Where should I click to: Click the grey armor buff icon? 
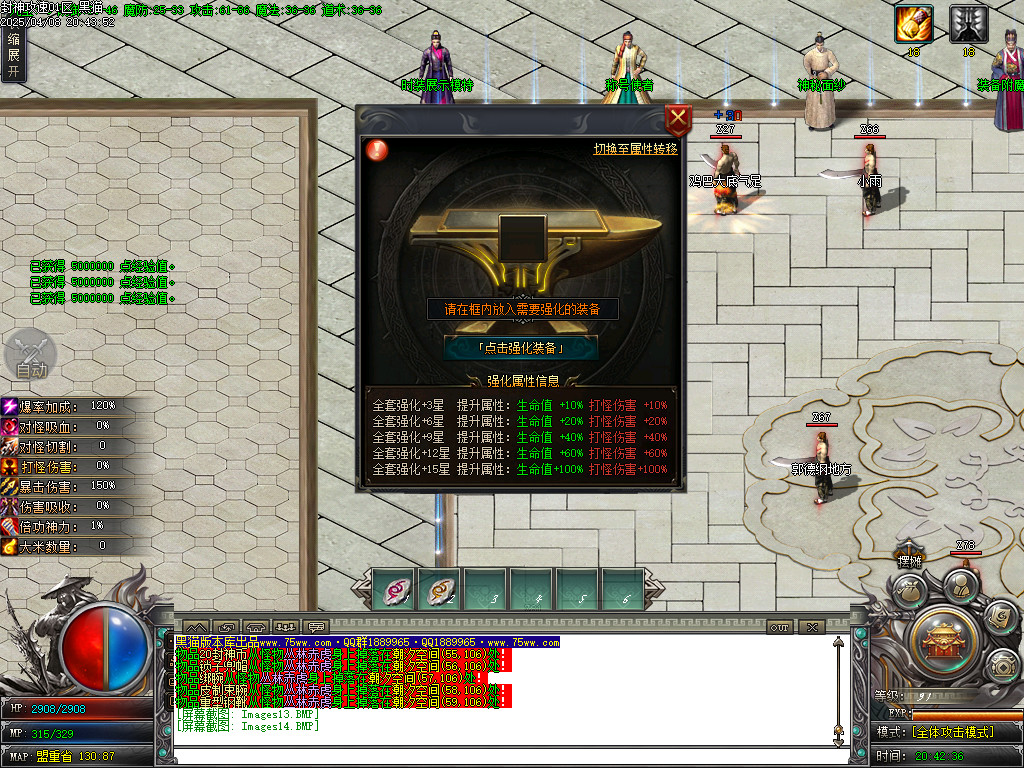coord(968,24)
